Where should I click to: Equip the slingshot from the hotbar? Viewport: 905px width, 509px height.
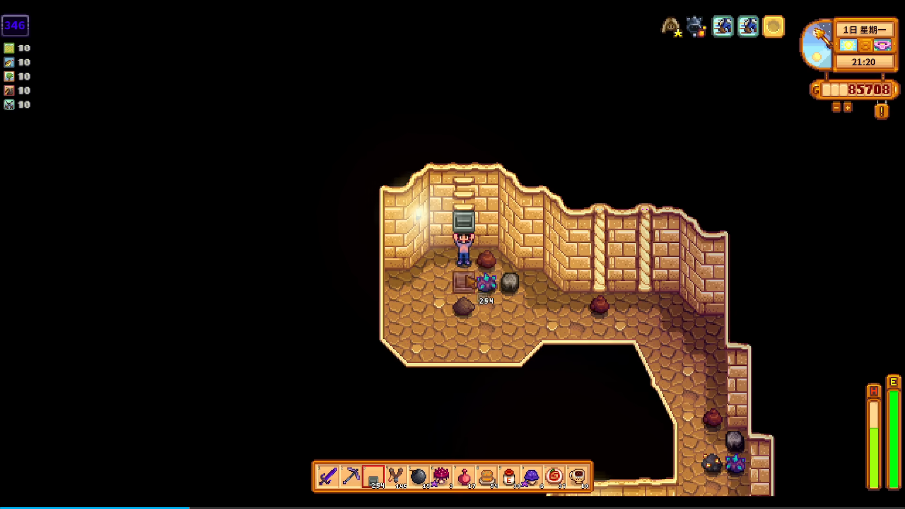click(396, 476)
